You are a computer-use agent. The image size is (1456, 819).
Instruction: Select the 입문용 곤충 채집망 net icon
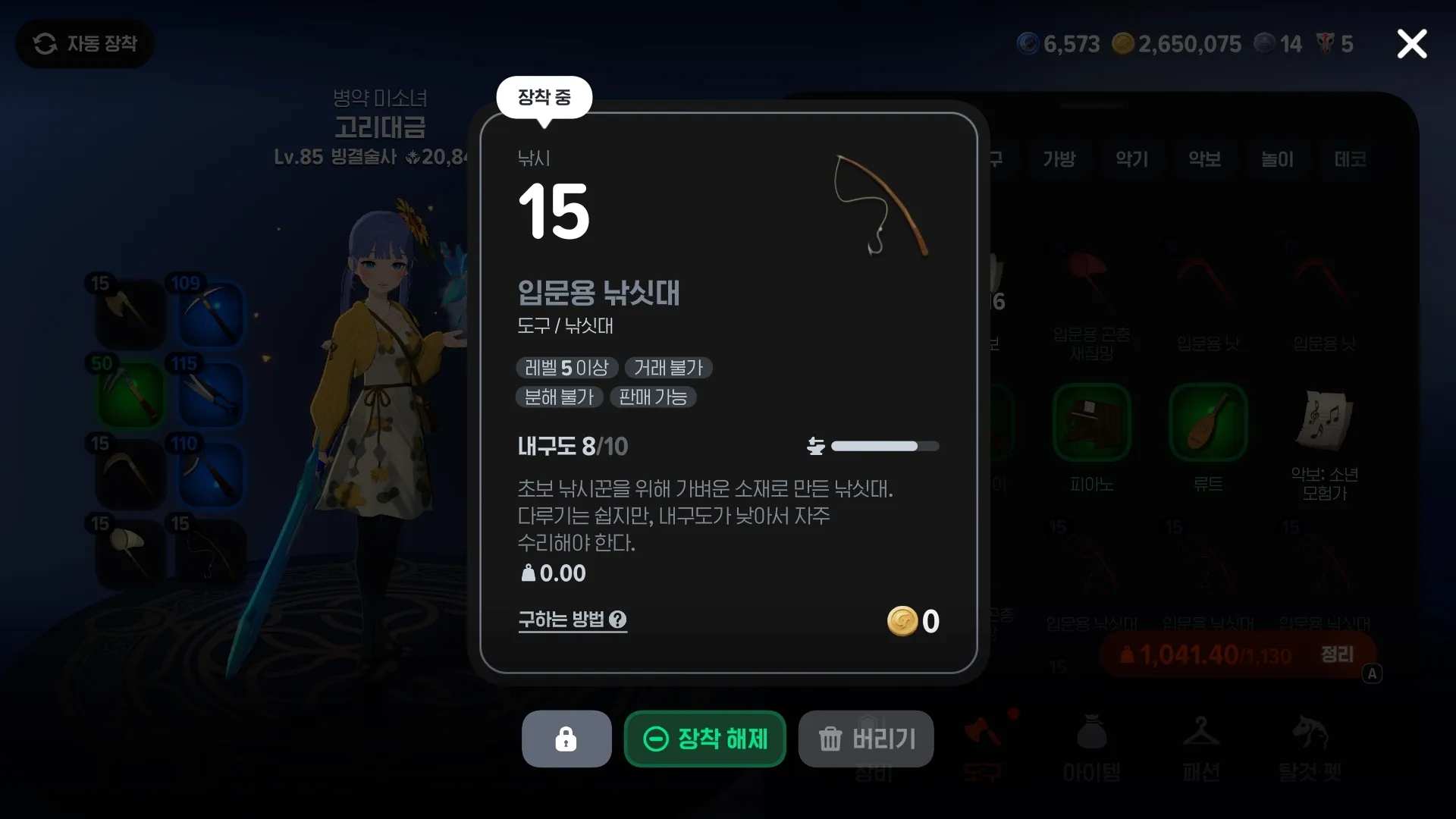coord(1090,281)
